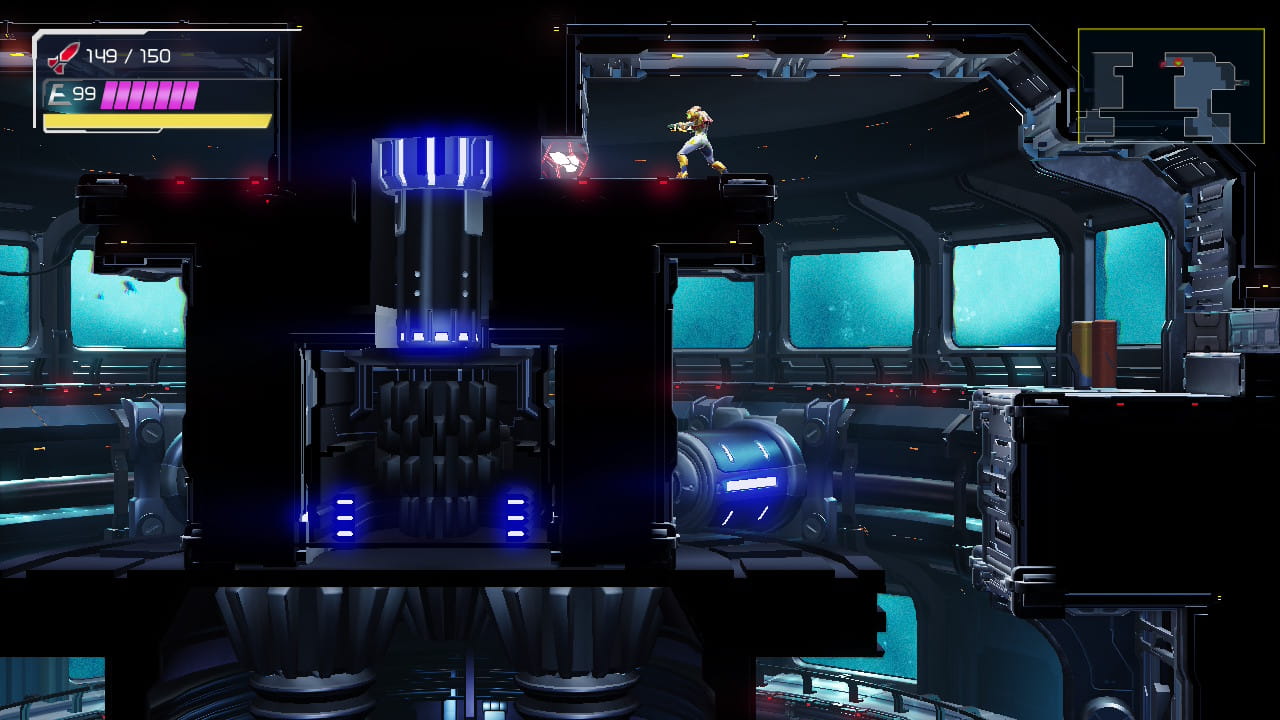Expand the minimap in the top-right corner
Viewport: 1280px width, 720px height.
click(1176, 85)
